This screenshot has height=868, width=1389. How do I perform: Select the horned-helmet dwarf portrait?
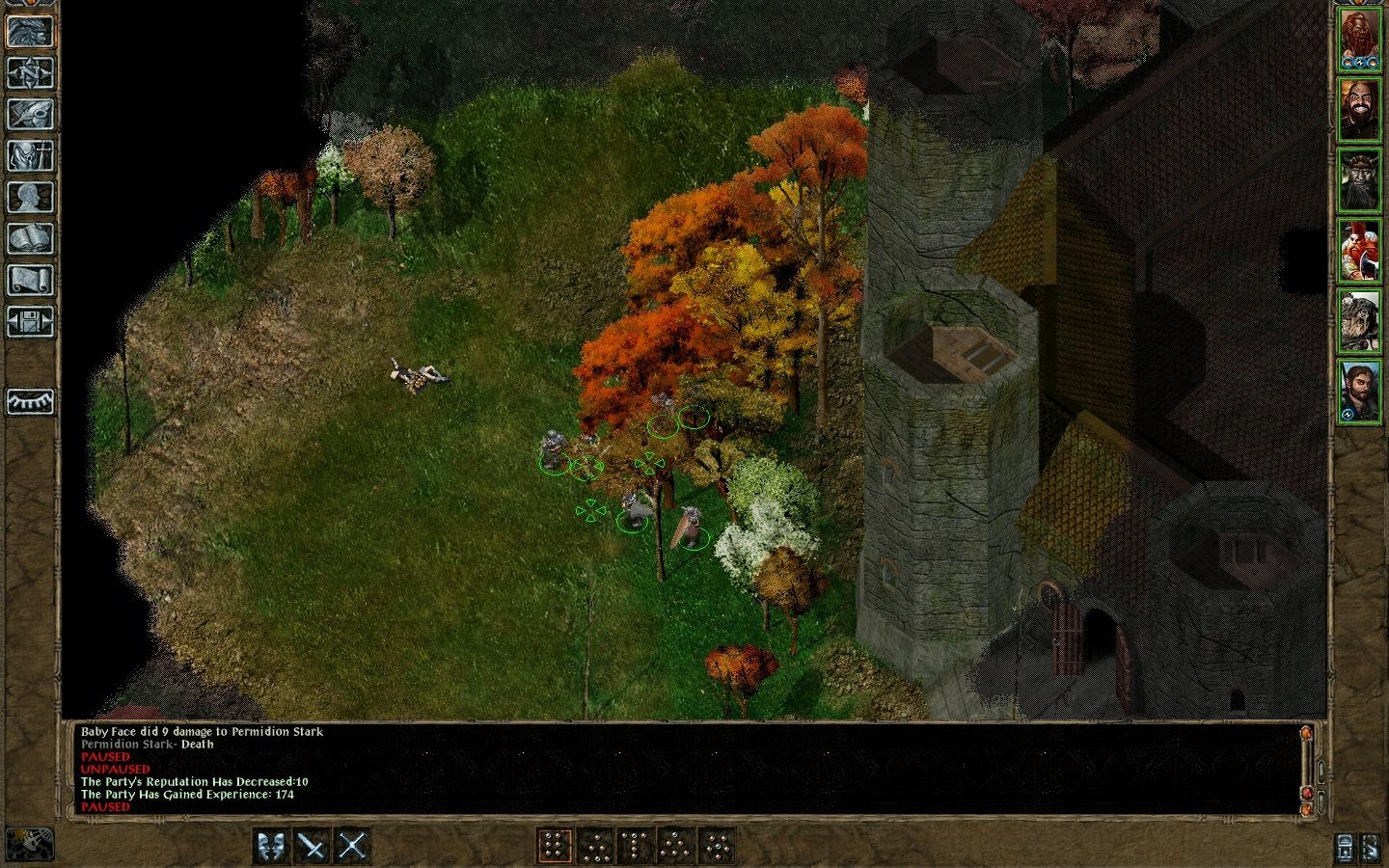pos(1360,181)
